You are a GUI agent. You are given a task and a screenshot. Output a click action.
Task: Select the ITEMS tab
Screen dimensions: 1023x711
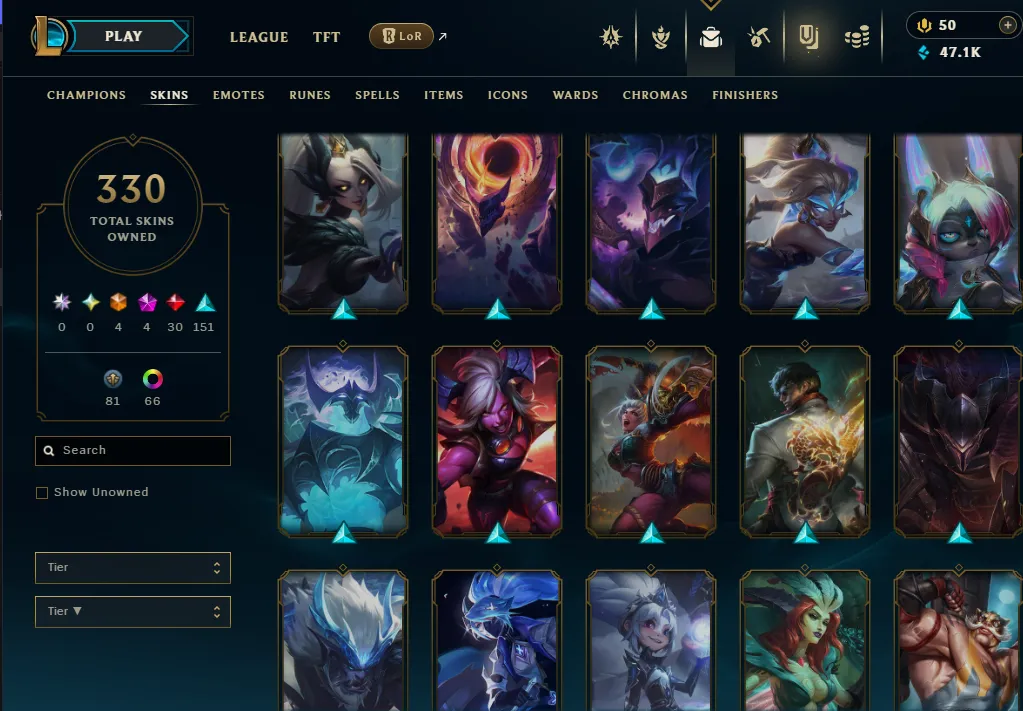pyautogui.click(x=443, y=95)
